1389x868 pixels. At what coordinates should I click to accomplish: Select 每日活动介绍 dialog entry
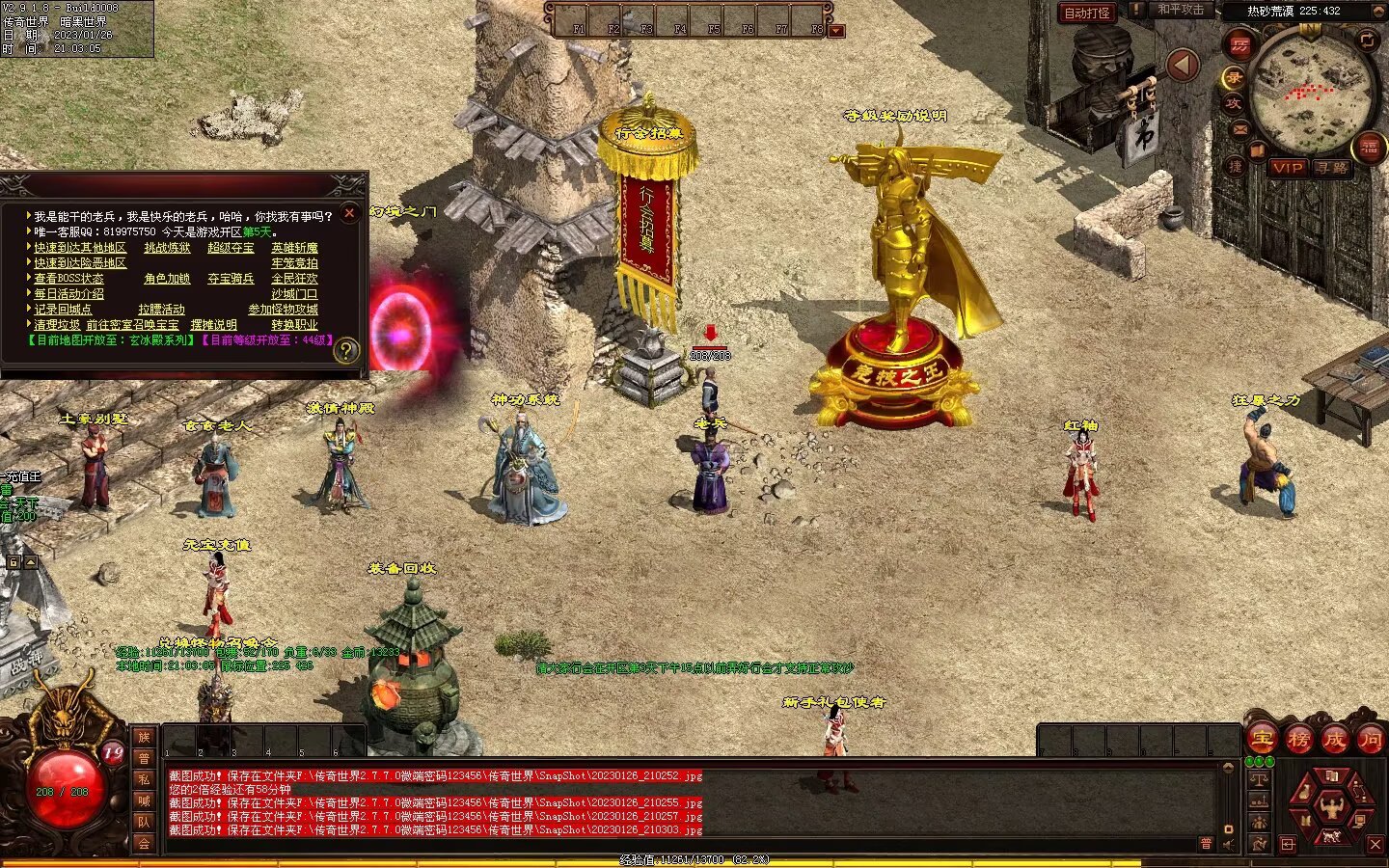click(x=68, y=294)
